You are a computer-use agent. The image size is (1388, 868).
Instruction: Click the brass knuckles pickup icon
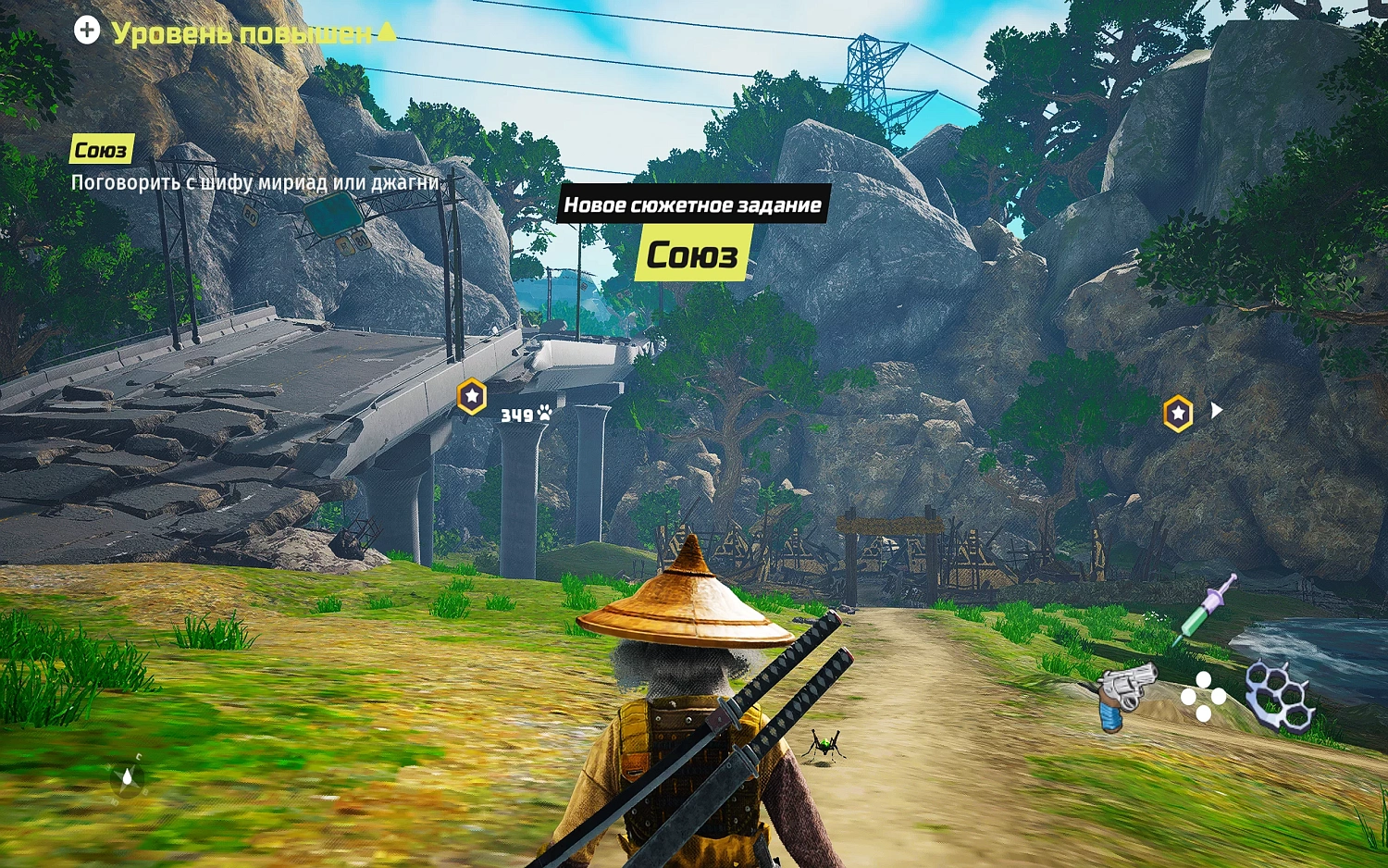(1280, 692)
